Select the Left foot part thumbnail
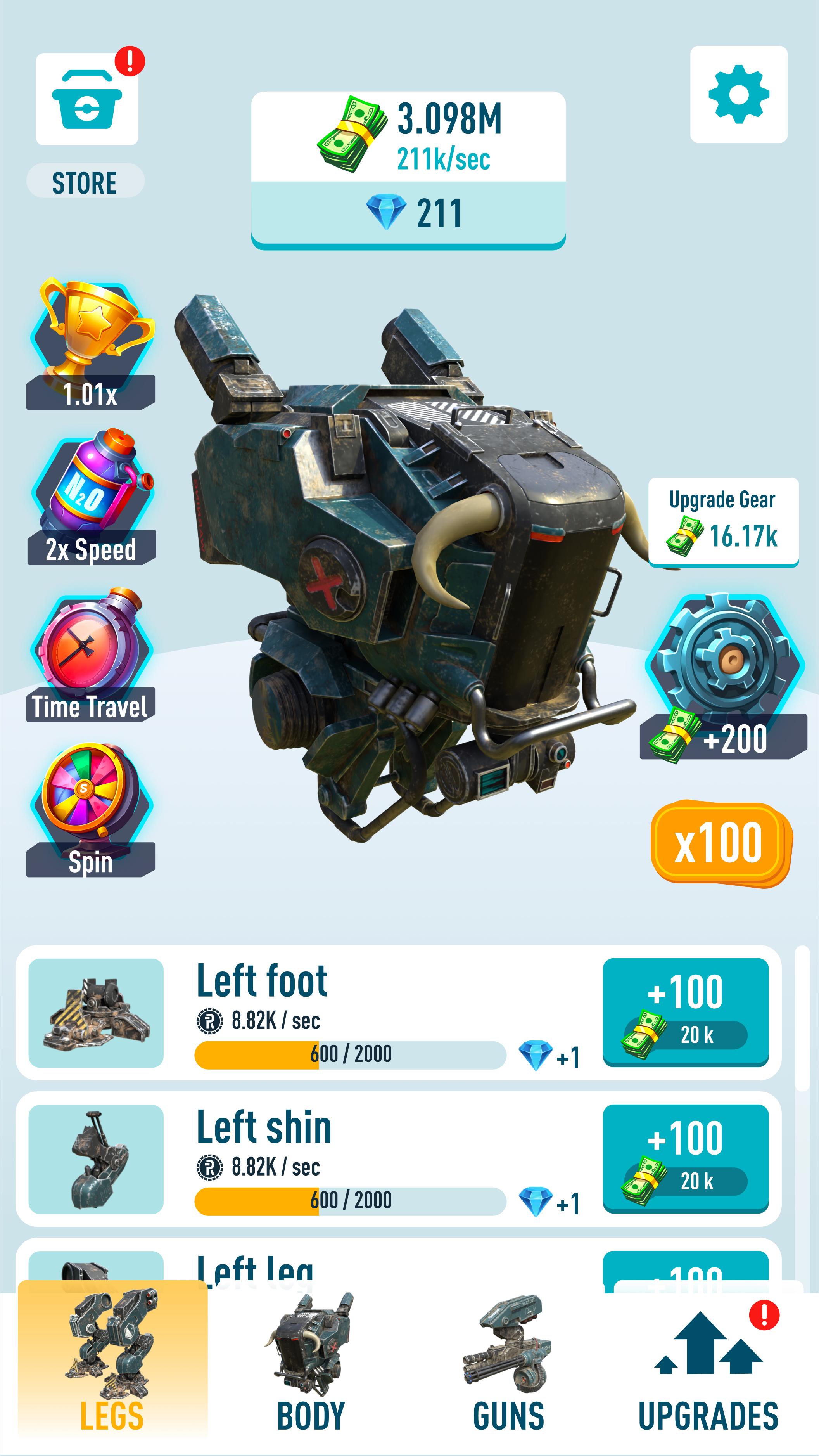This screenshot has height=1456, width=819. click(96, 1012)
